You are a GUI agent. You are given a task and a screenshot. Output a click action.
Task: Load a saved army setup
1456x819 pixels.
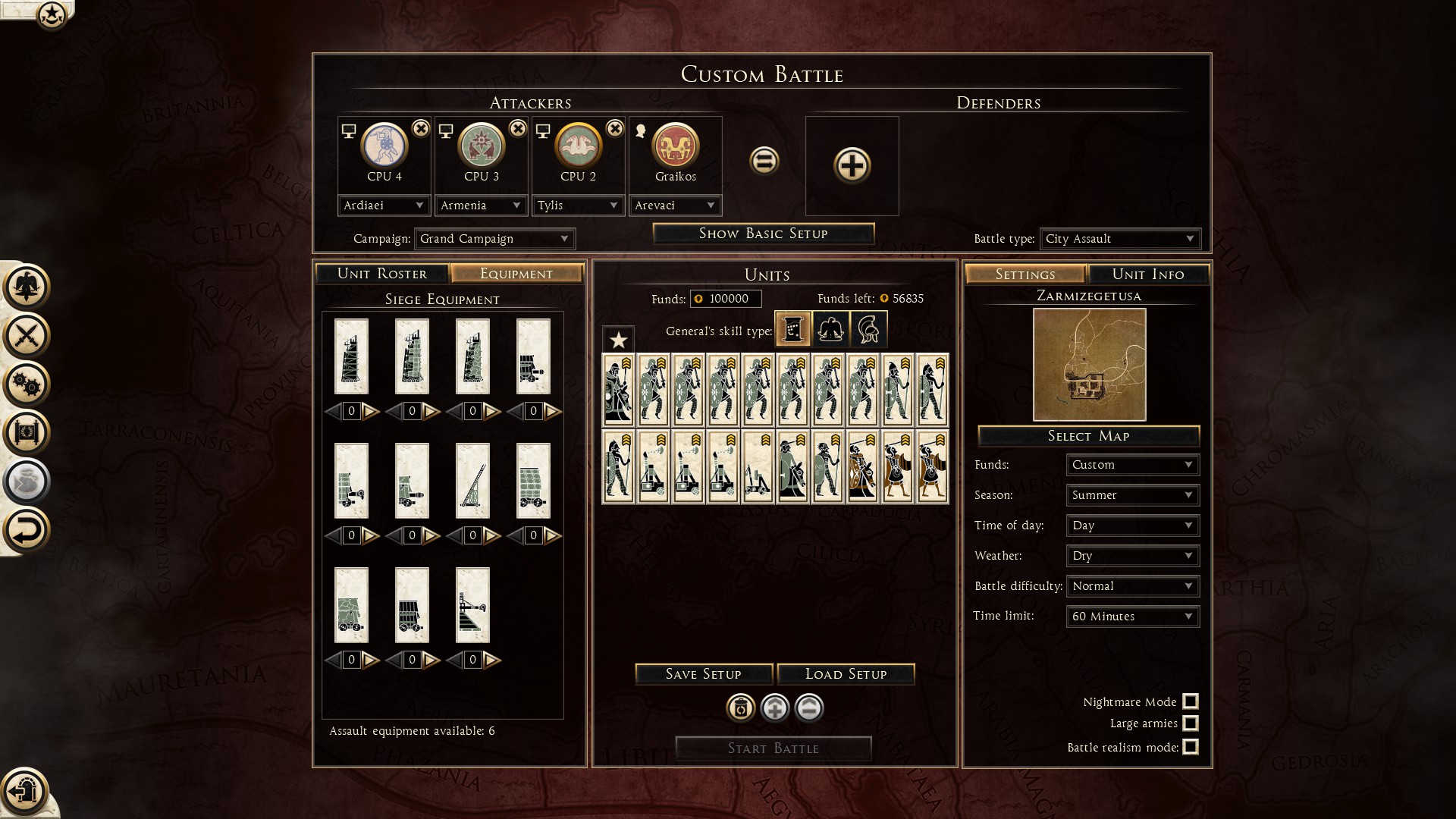point(846,674)
